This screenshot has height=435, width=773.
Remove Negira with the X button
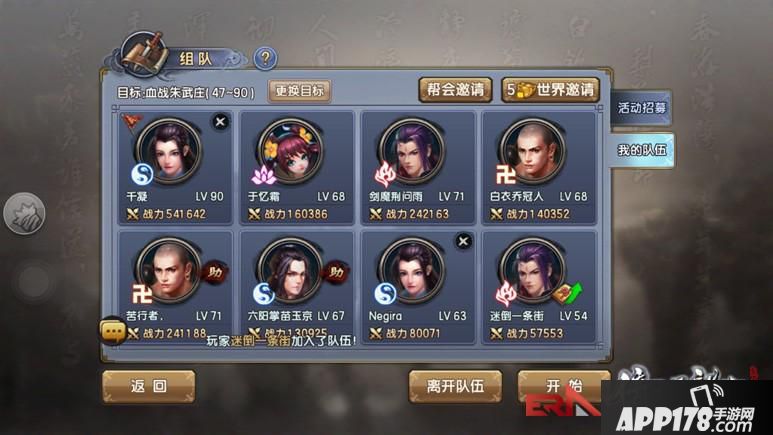pos(463,241)
